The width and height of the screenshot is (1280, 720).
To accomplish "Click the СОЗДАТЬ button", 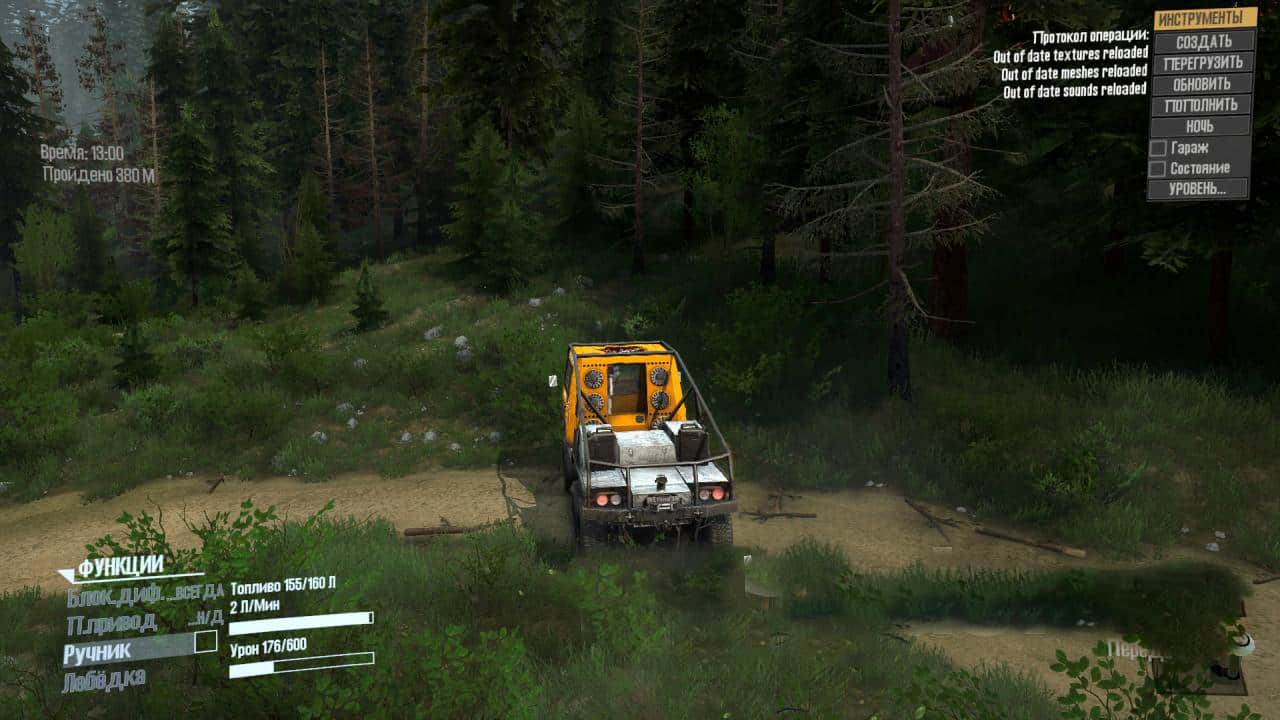I will [1203, 41].
